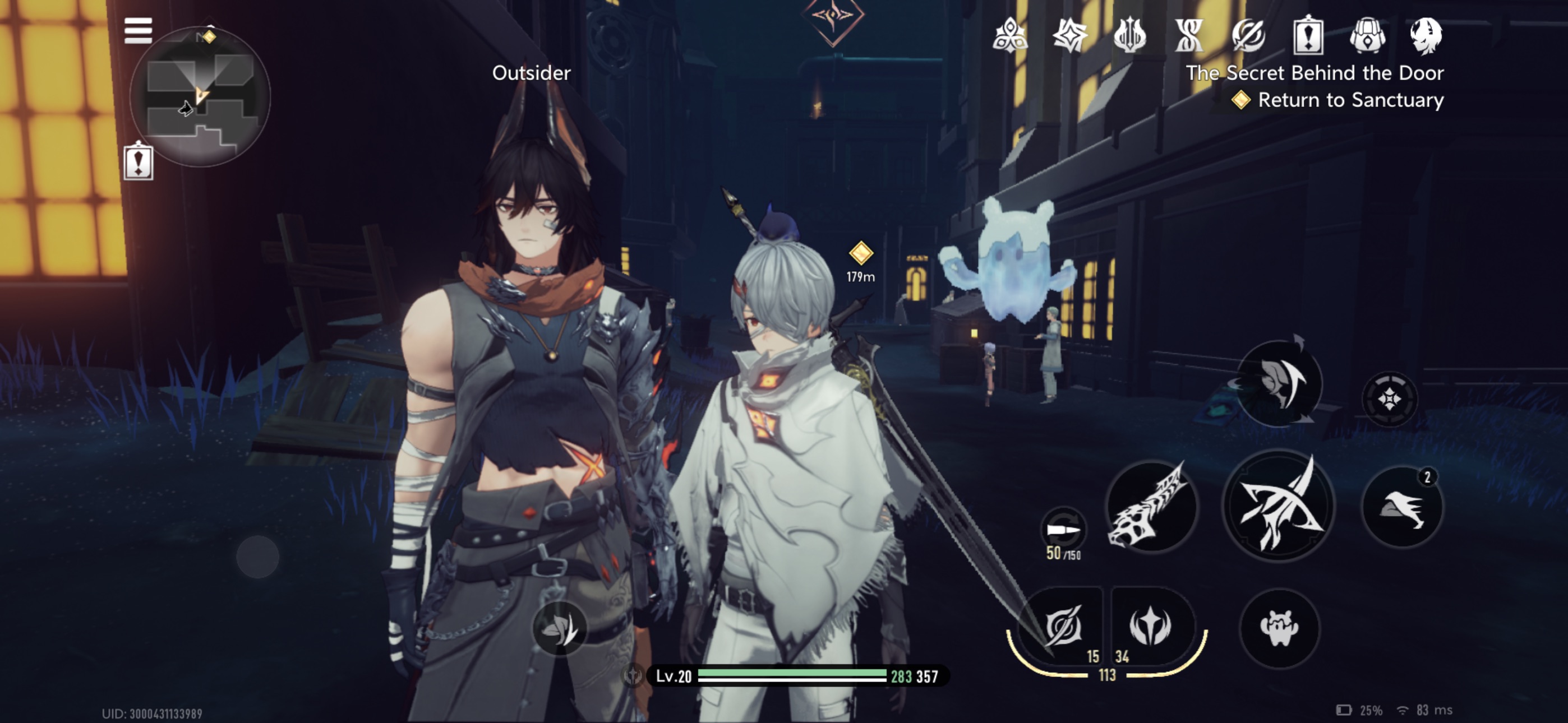
Task: Activate the dash dodge button
Action: click(x=1403, y=506)
